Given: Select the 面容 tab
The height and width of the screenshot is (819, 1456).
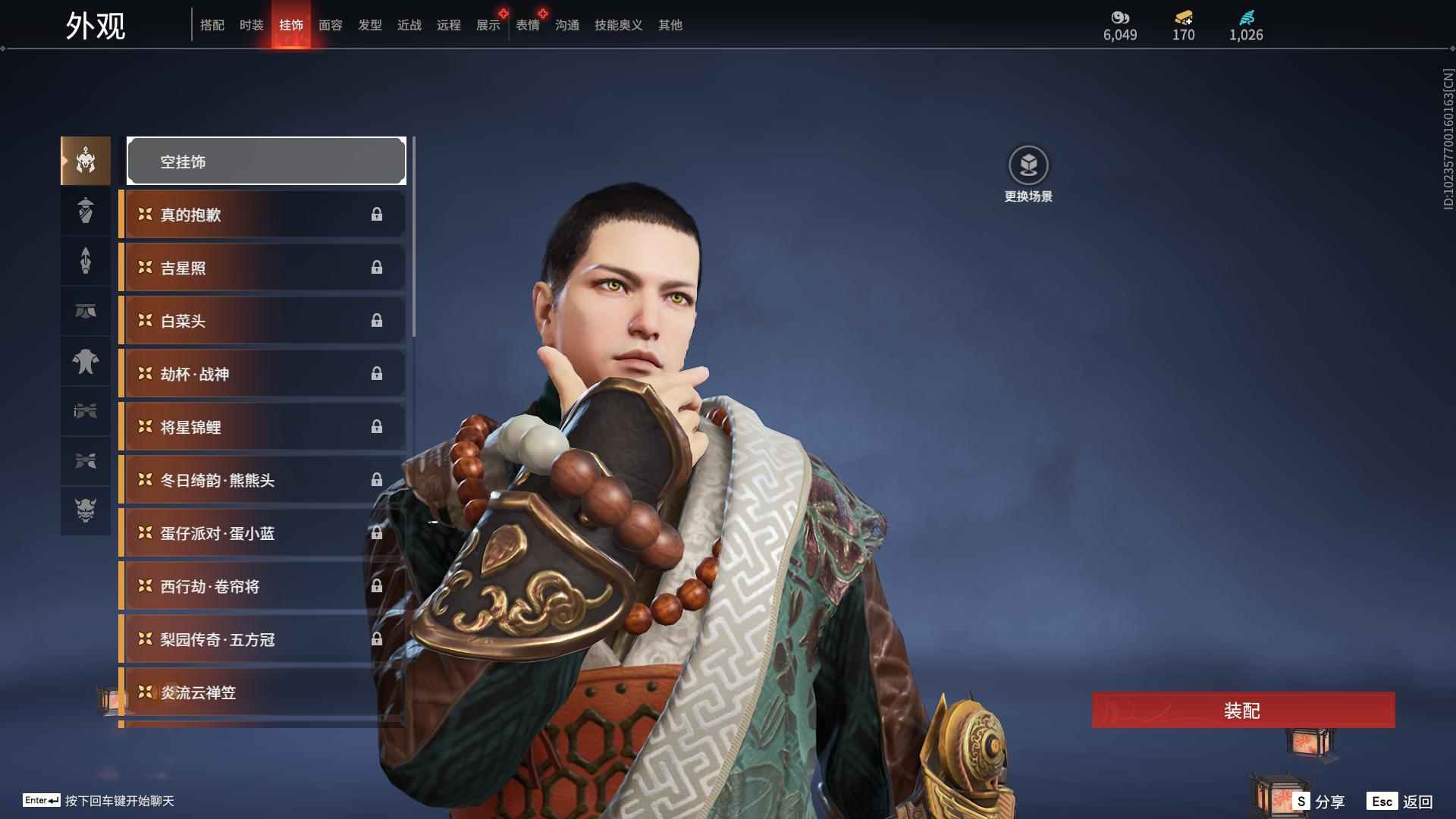Looking at the screenshot, I should 330,25.
